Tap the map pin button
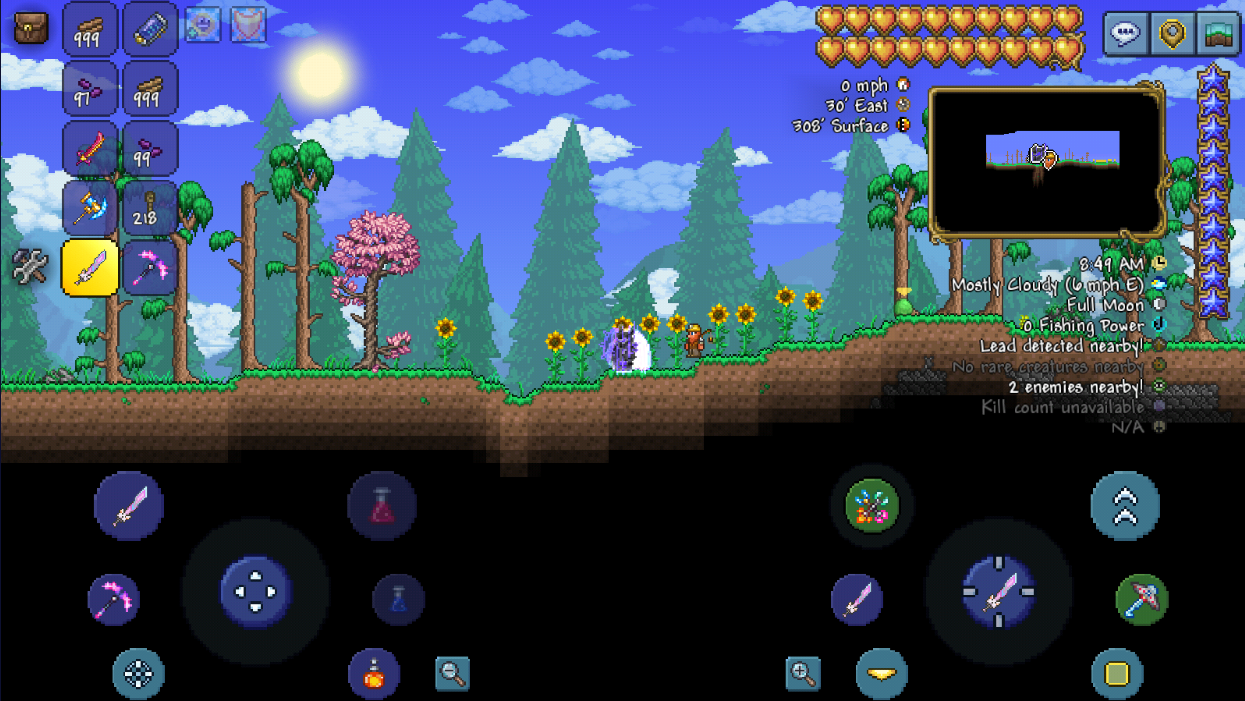The image size is (1245, 701). (1172, 33)
